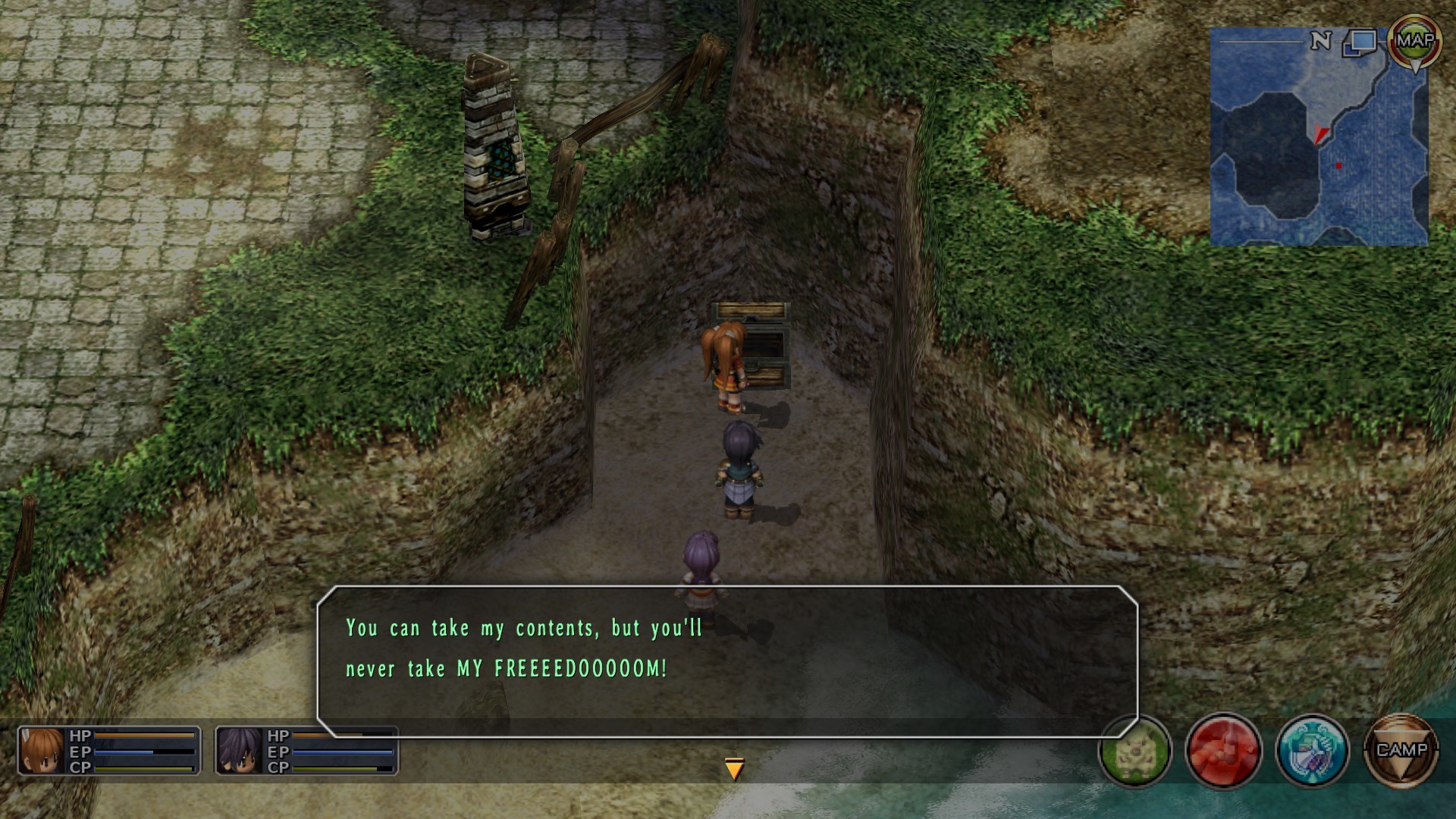Select the green sheep monster icon

pyautogui.click(x=1134, y=751)
